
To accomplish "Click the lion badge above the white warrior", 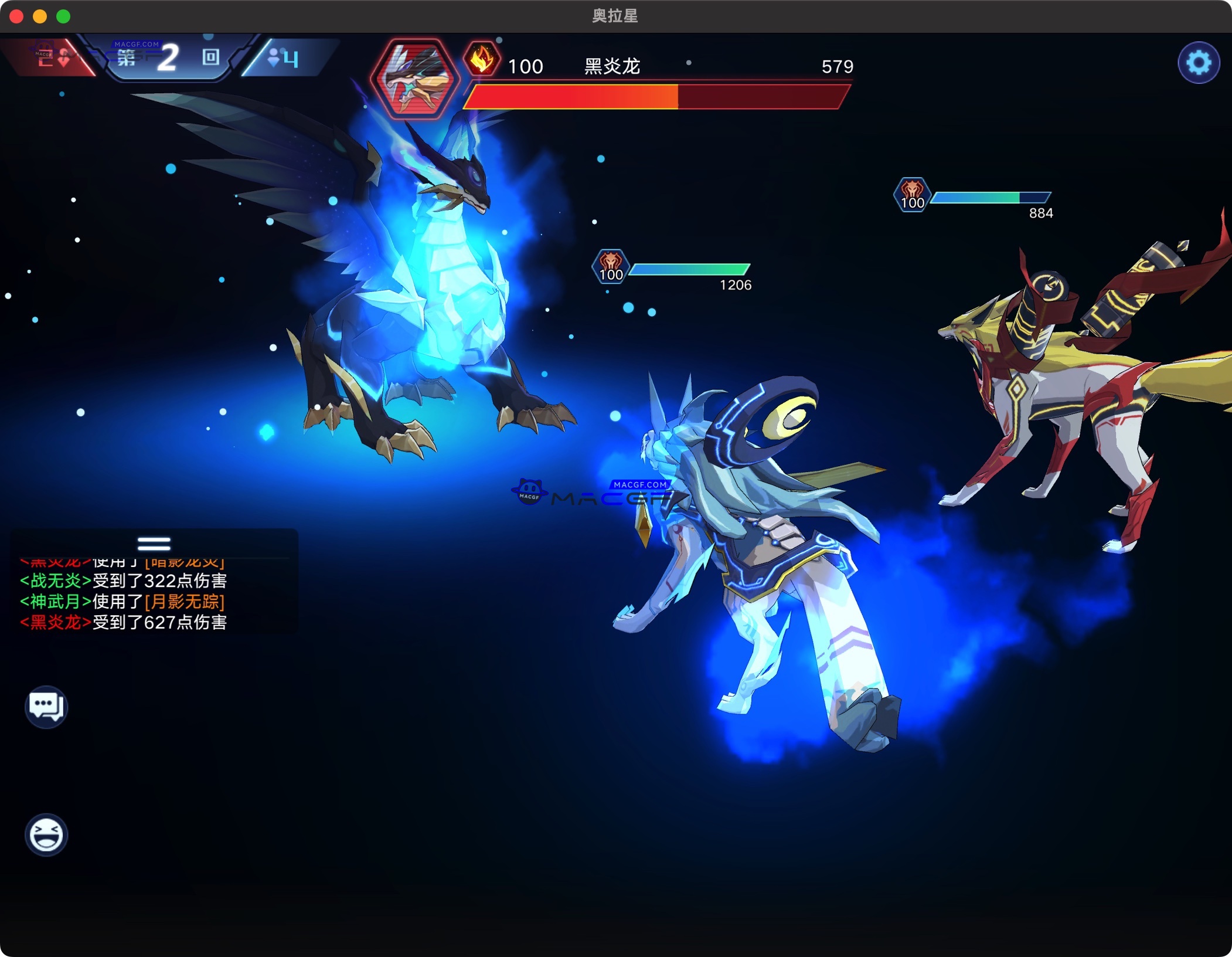I will pos(610,267).
